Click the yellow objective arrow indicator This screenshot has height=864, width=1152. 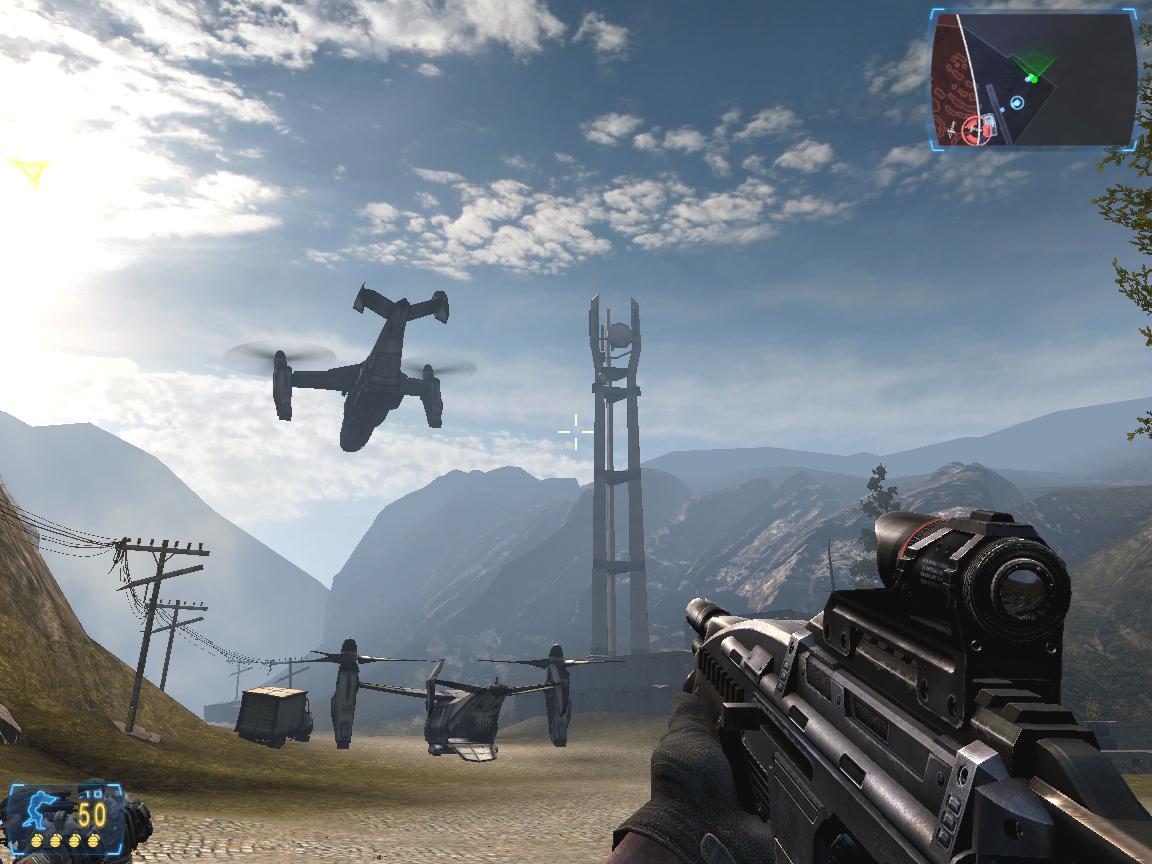(31, 172)
